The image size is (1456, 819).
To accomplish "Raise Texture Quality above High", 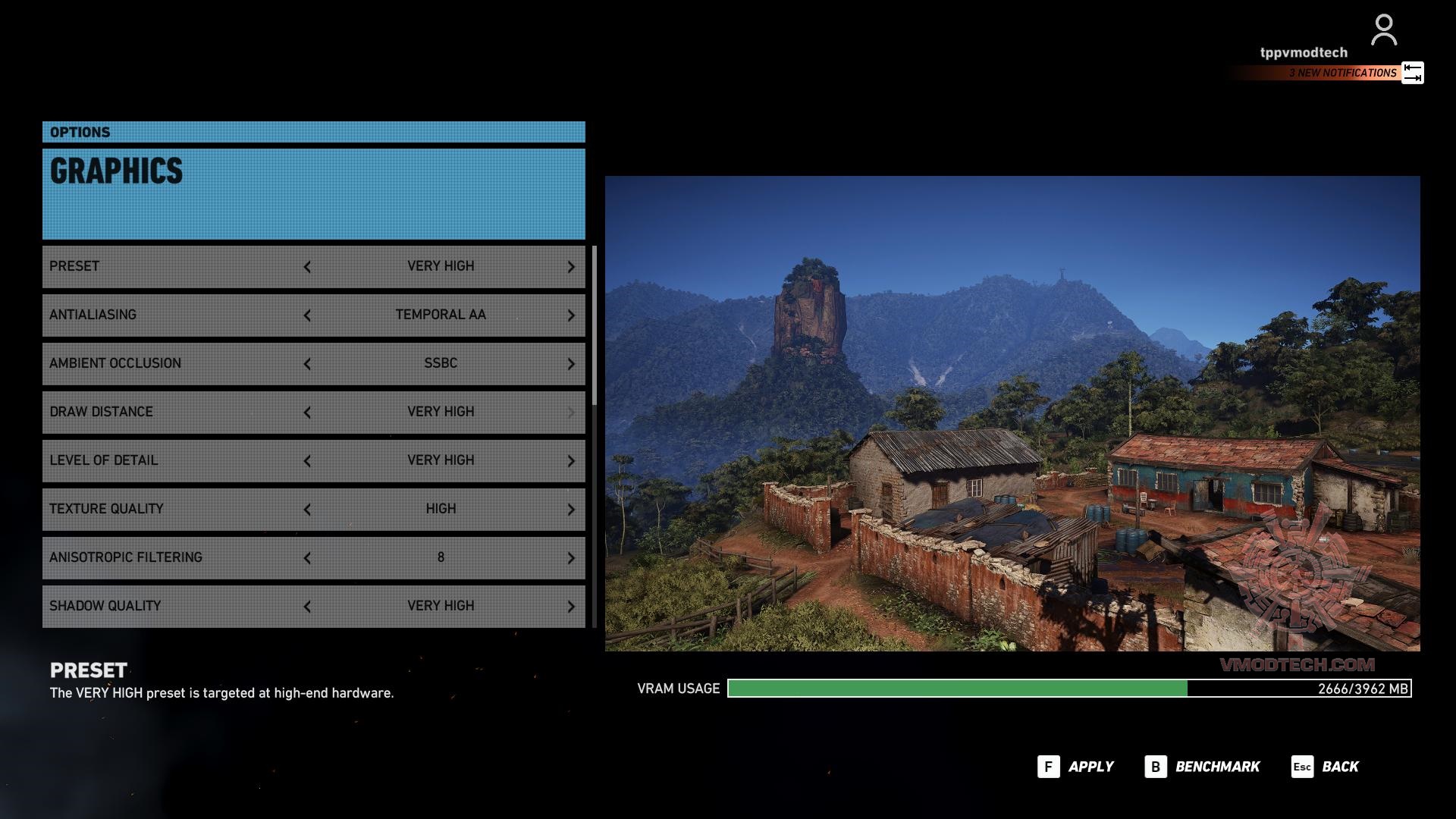I will [571, 510].
